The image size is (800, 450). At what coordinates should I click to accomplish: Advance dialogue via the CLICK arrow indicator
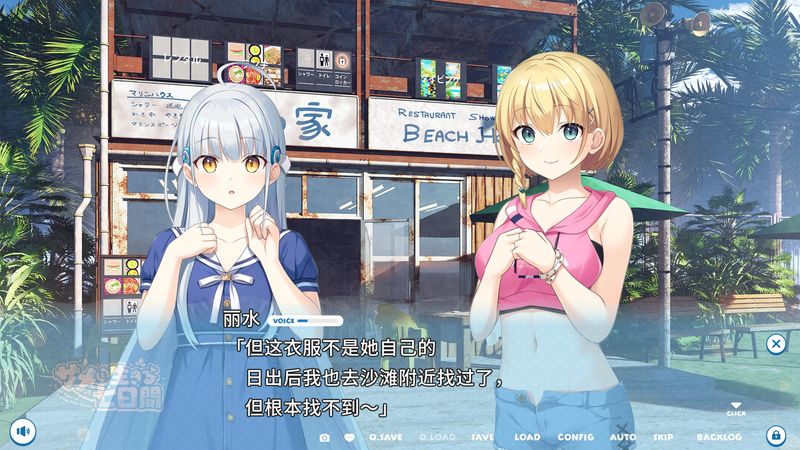[736, 407]
